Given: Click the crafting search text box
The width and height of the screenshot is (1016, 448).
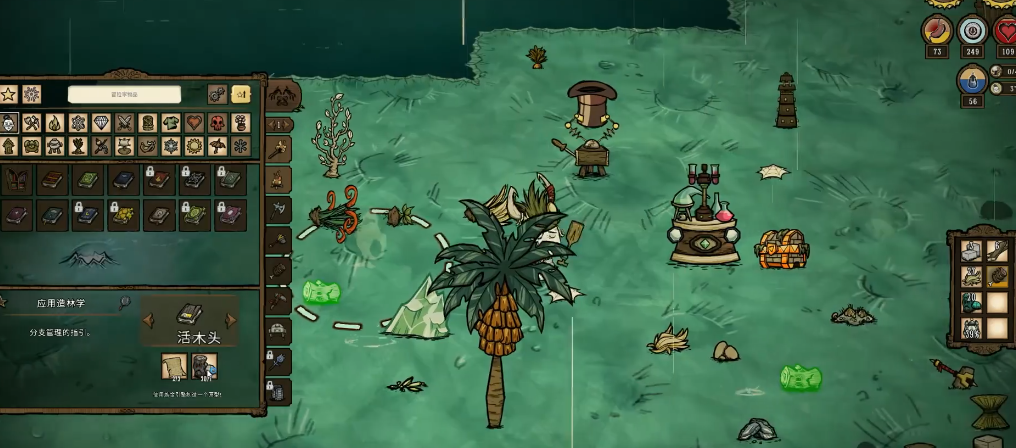Looking at the screenshot, I should [x=125, y=94].
